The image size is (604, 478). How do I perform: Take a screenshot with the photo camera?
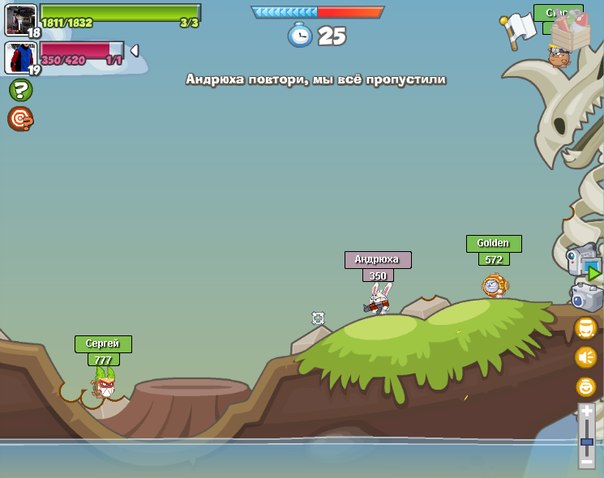tap(586, 297)
